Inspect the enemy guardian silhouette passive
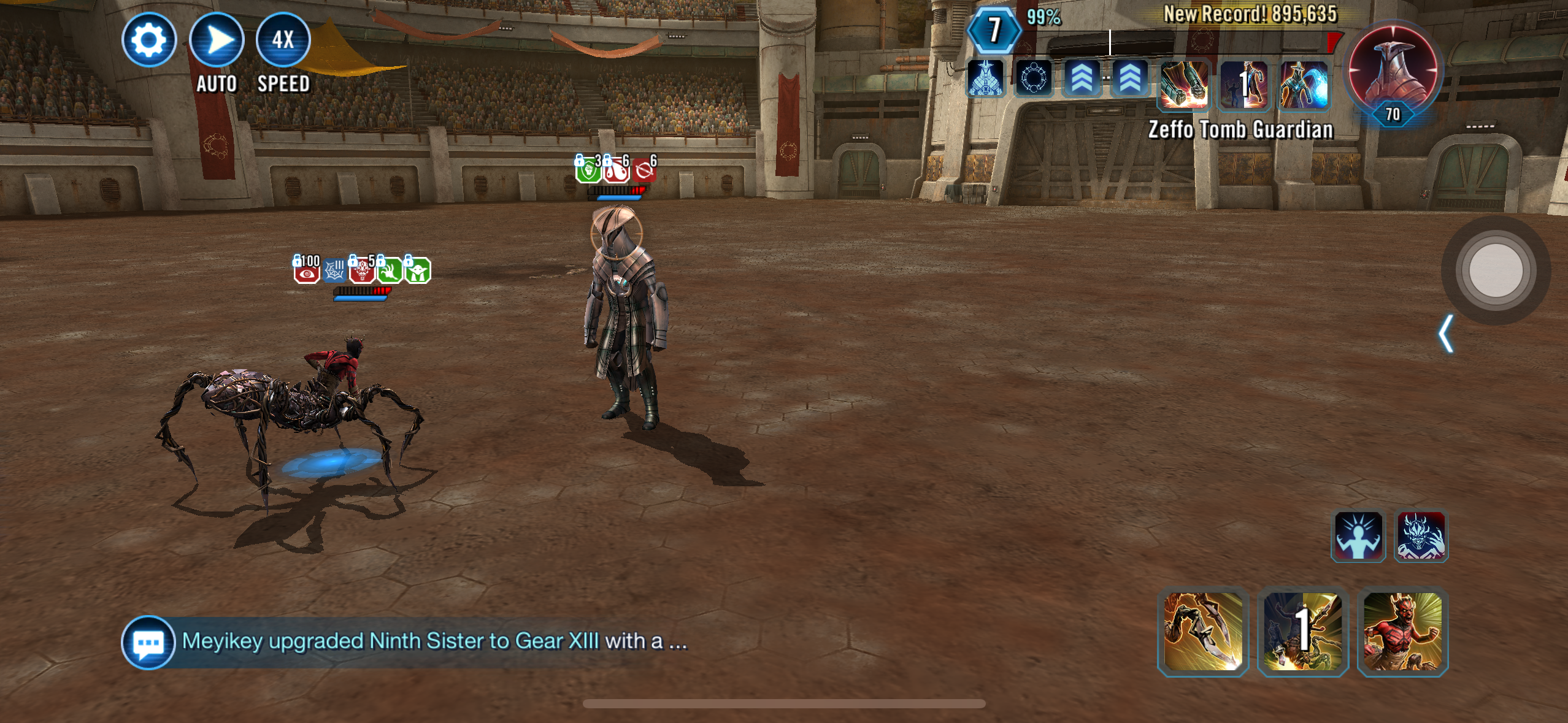 pyautogui.click(x=985, y=78)
